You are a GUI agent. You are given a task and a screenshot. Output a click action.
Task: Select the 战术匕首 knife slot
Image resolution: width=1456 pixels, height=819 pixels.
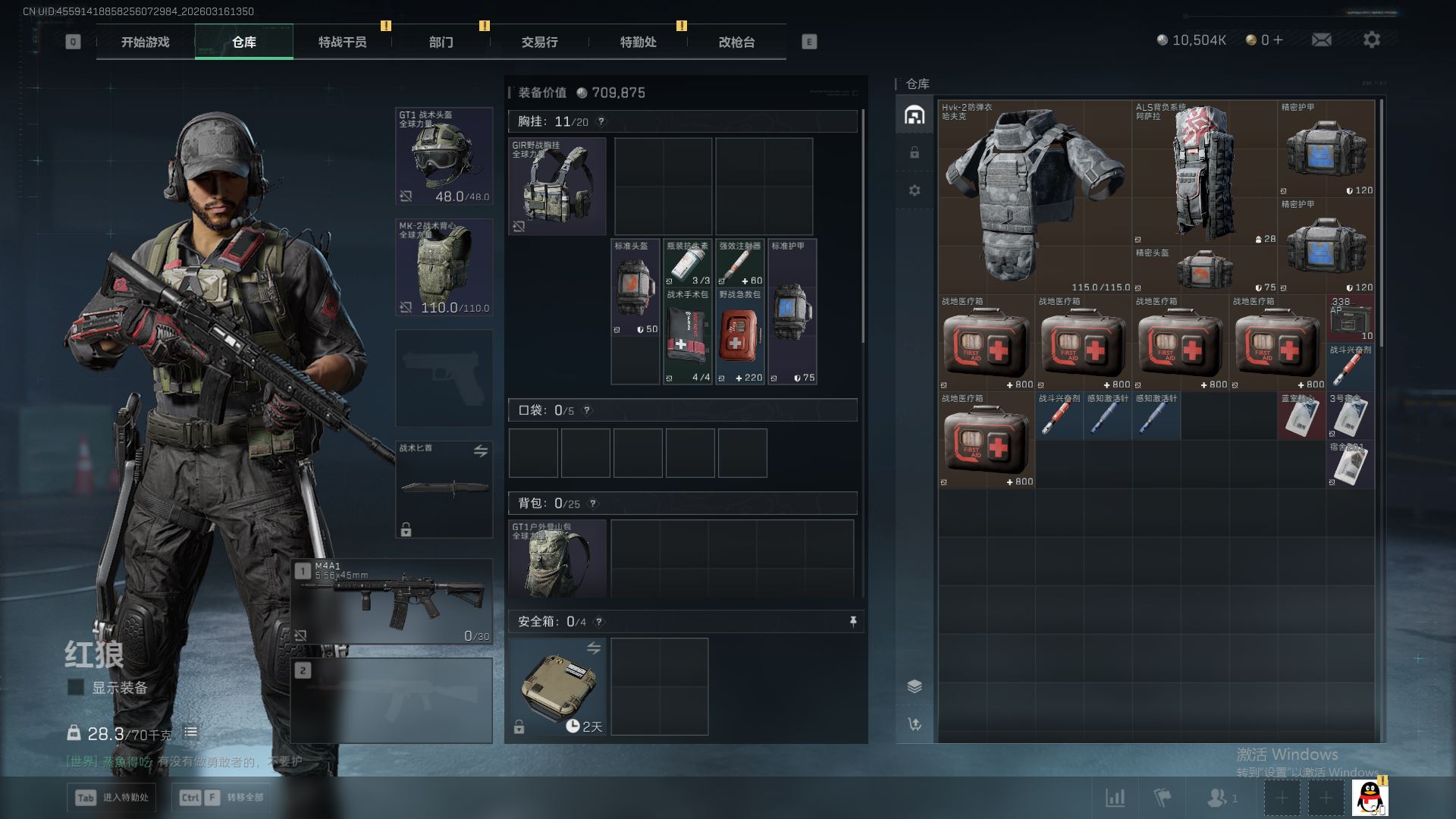click(x=444, y=489)
